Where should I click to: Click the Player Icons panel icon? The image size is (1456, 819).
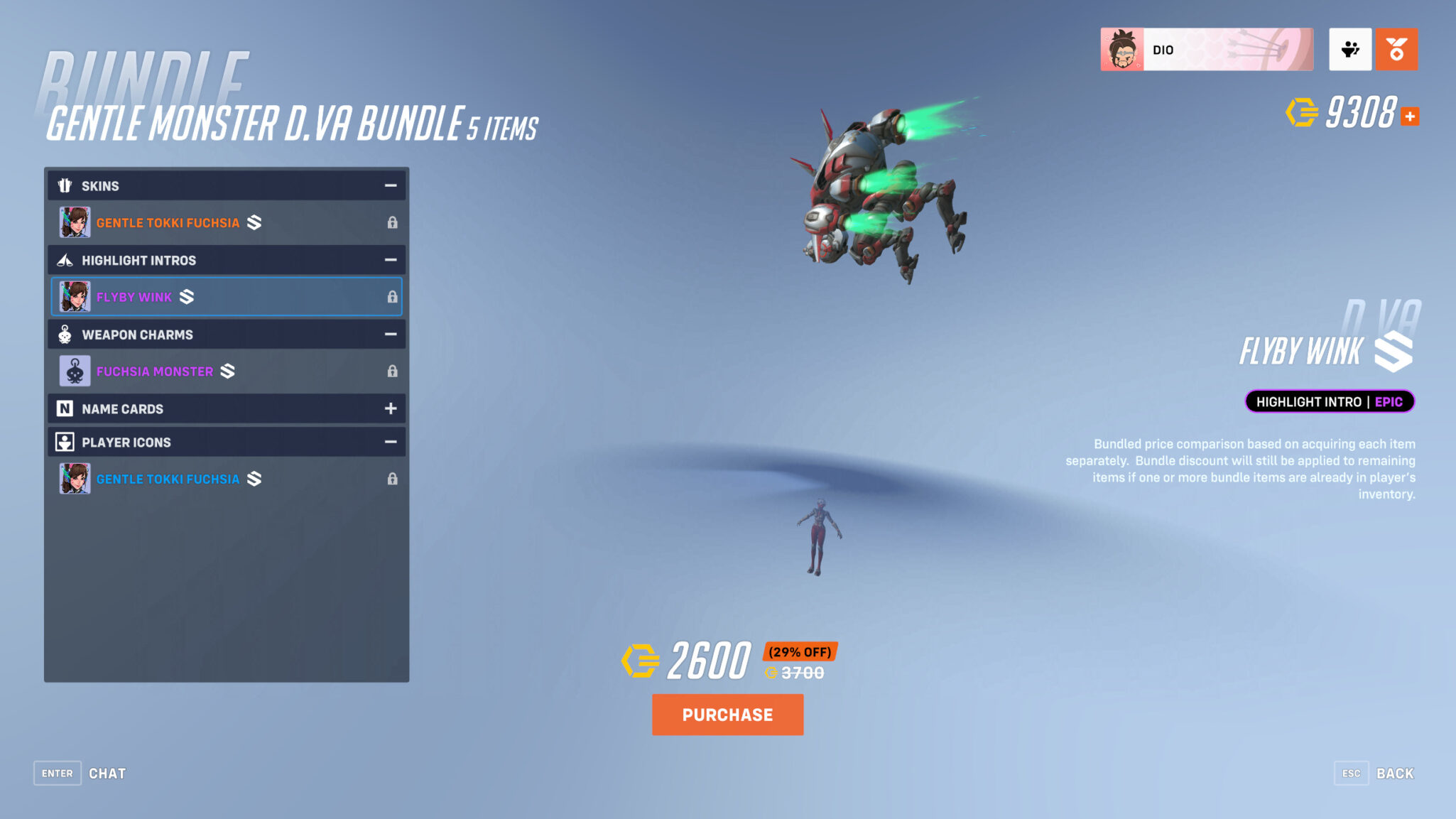[x=65, y=442]
